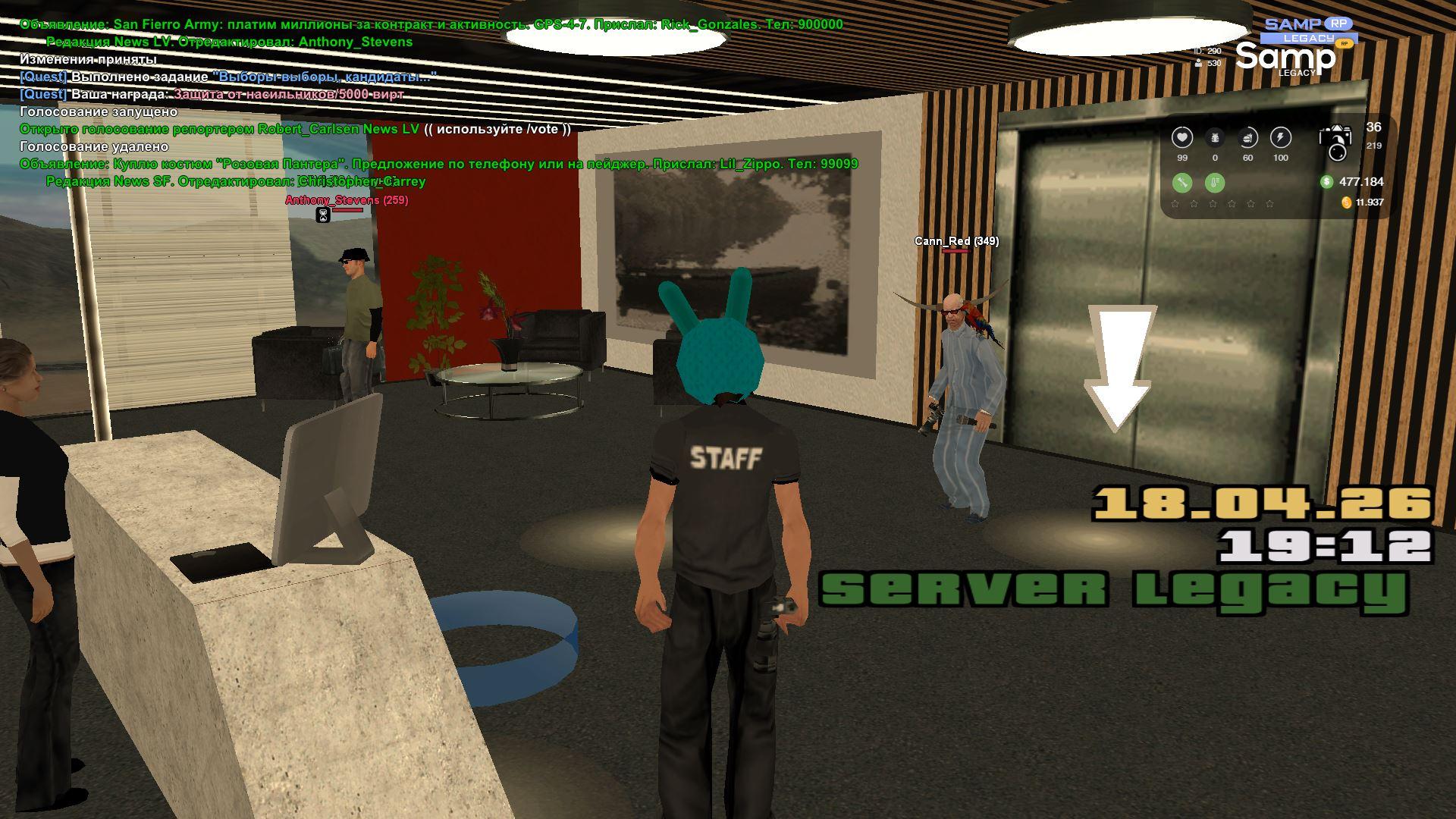Click the online players count icon

pos(1198,64)
